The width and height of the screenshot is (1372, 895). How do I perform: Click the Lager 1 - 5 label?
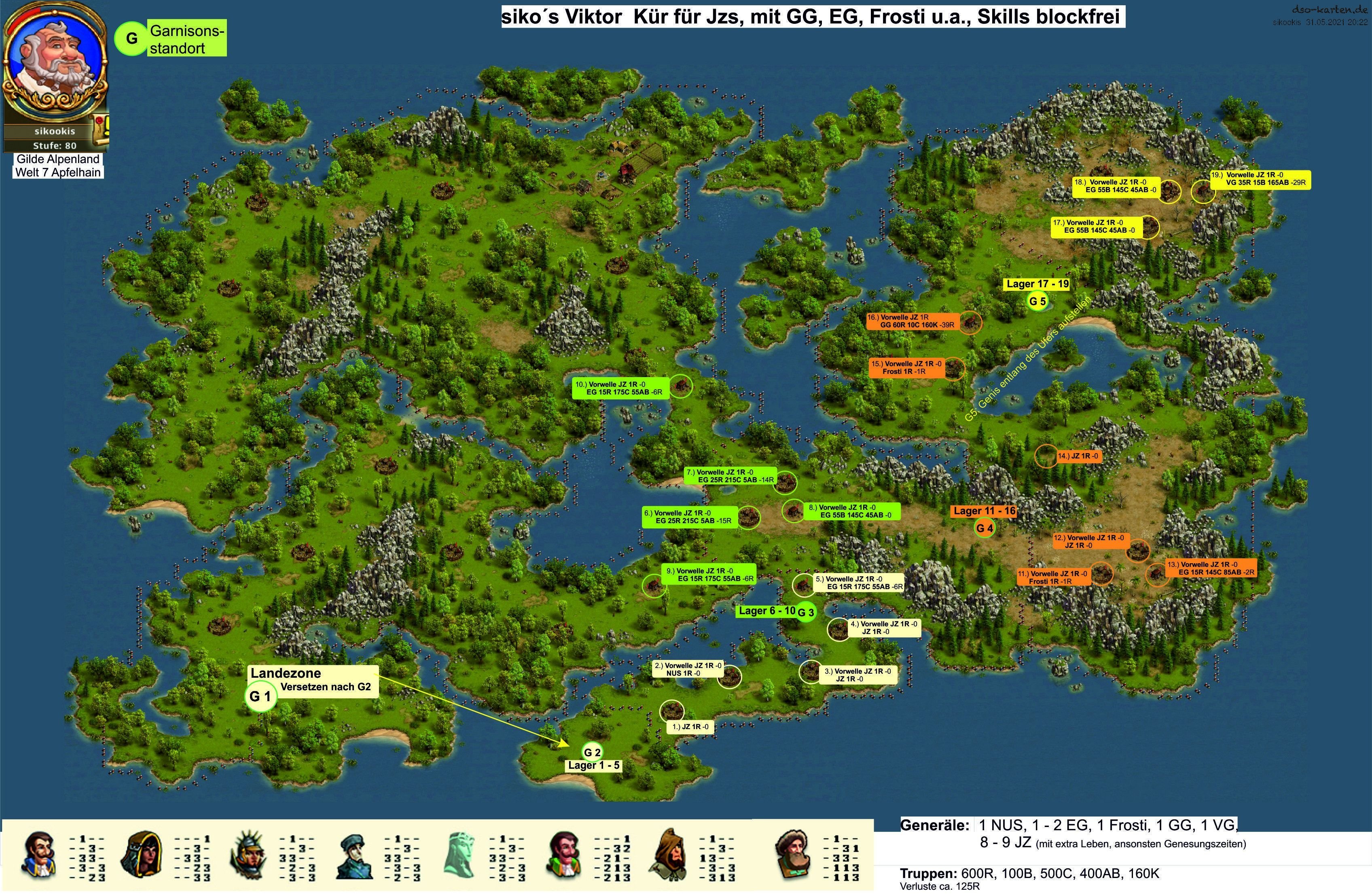pyautogui.click(x=594, y=765)
